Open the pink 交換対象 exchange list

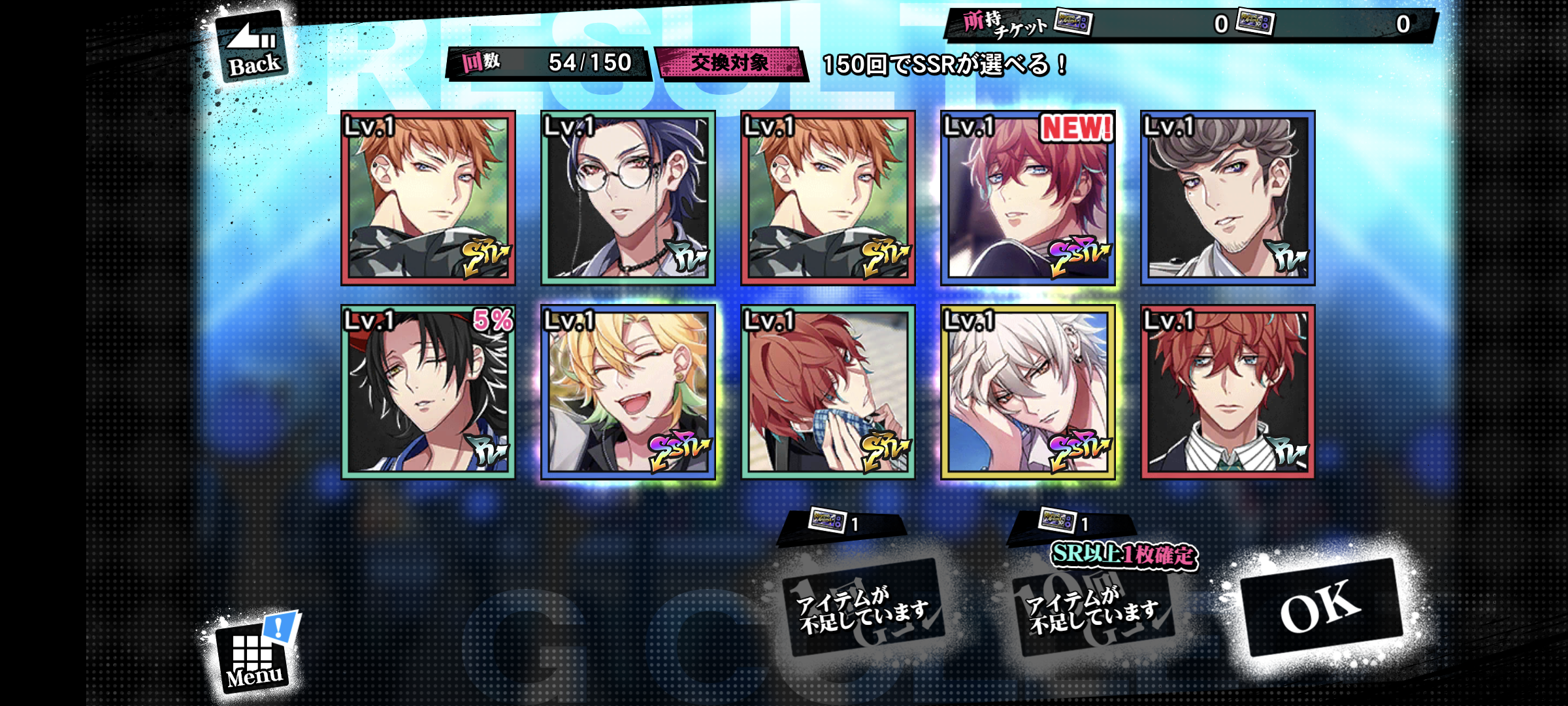(730, 63)
